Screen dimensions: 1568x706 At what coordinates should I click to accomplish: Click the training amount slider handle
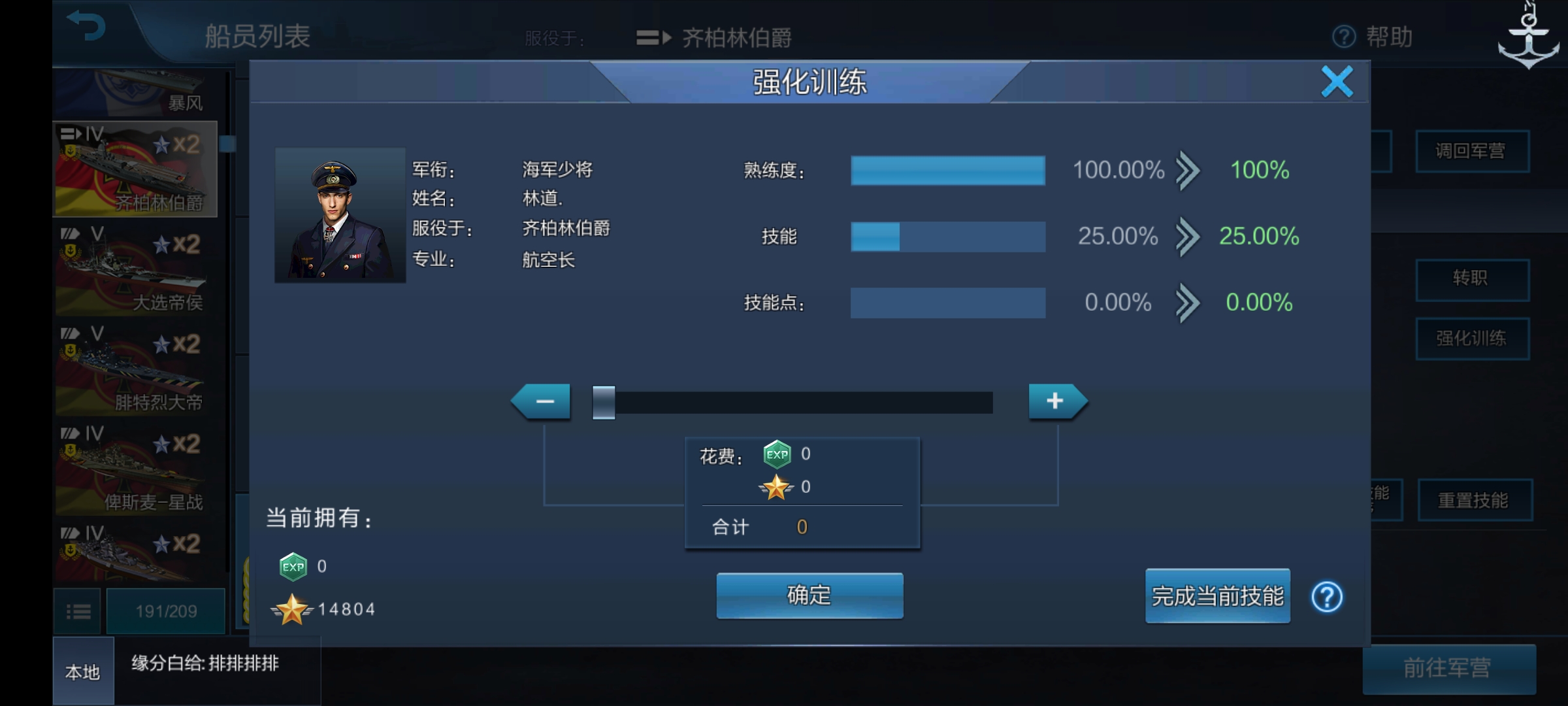coord(603,401)
